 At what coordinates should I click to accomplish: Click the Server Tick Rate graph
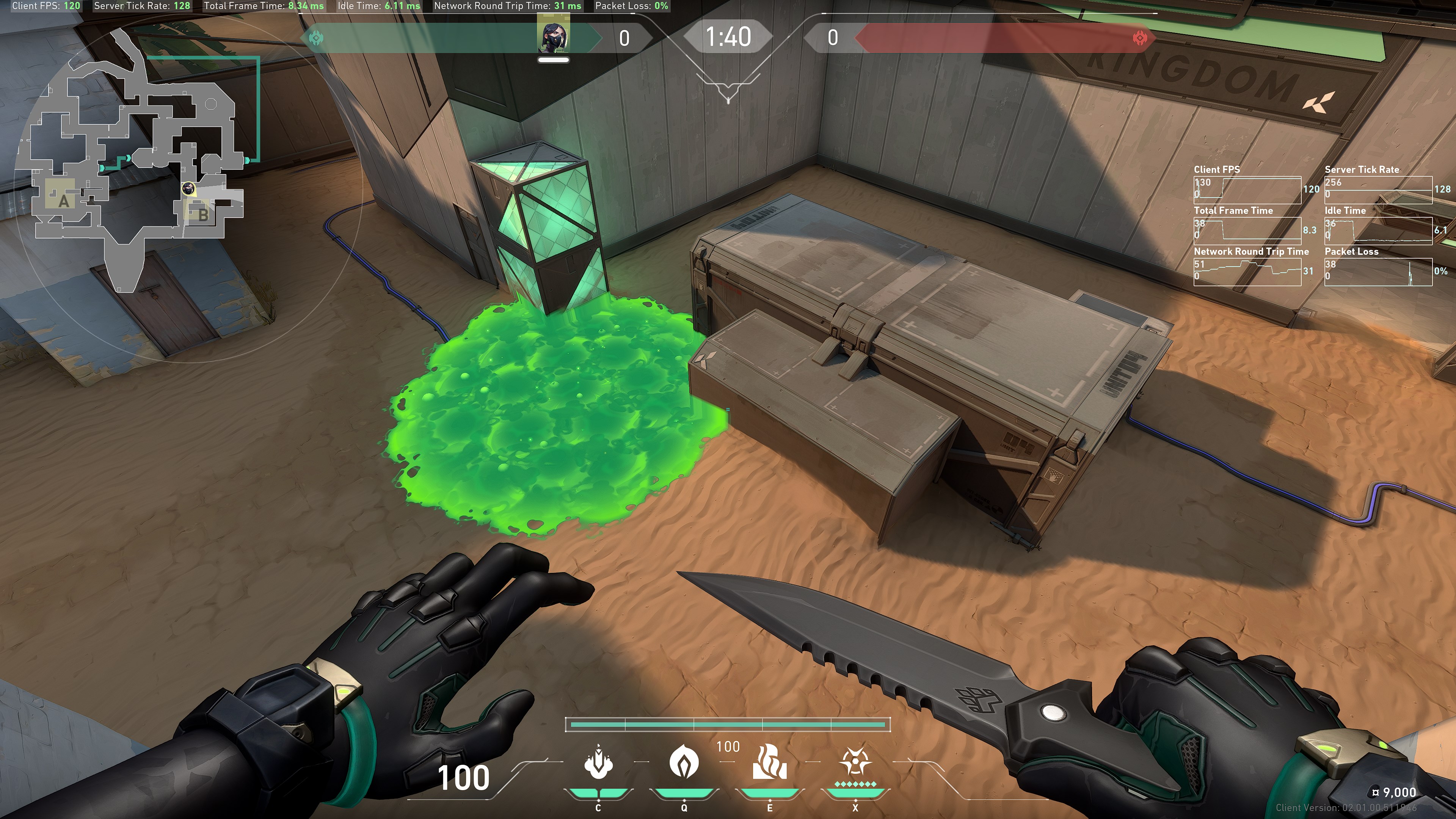[1378, 190]
